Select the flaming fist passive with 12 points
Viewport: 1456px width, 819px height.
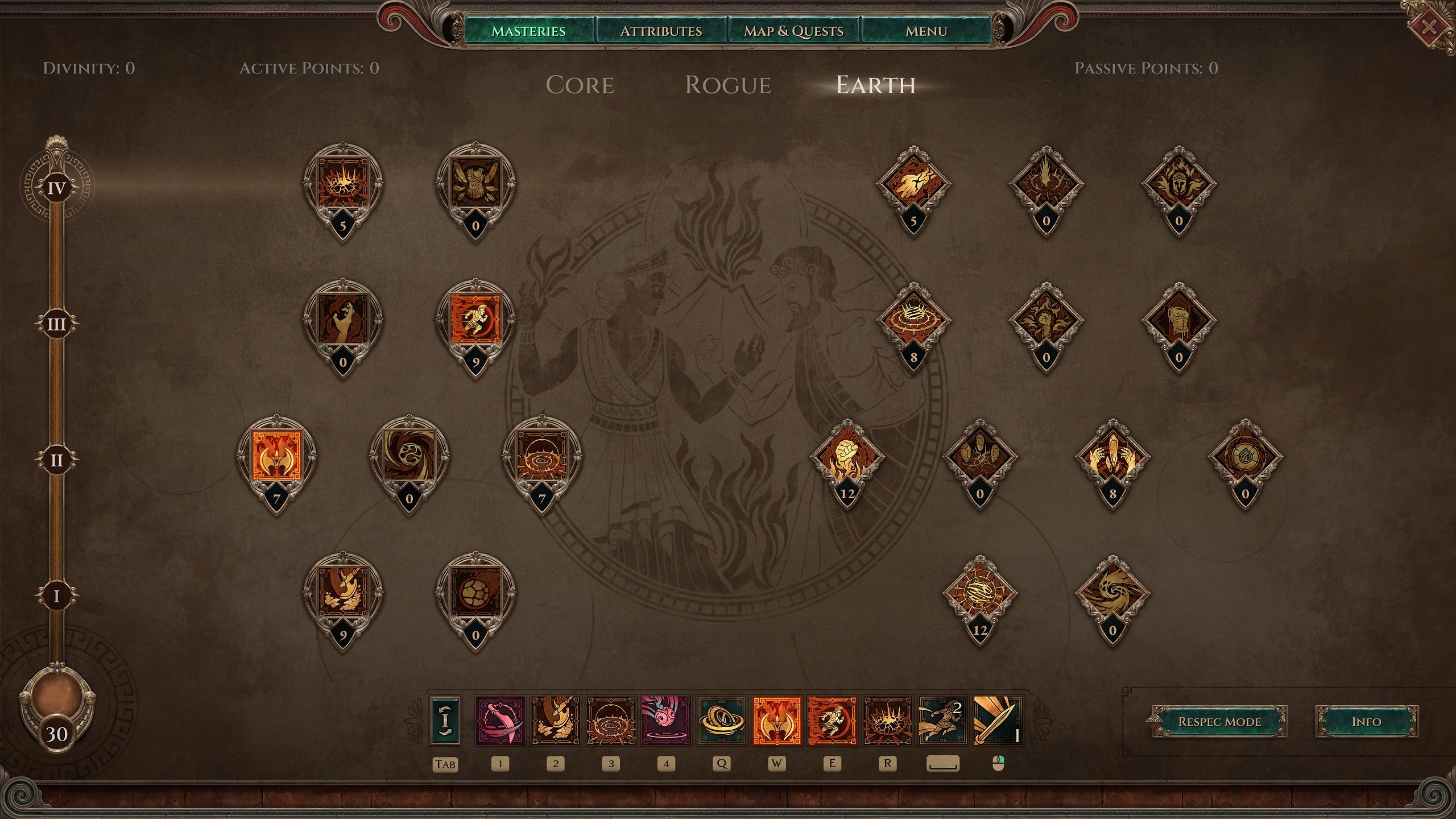coord(847,458)
